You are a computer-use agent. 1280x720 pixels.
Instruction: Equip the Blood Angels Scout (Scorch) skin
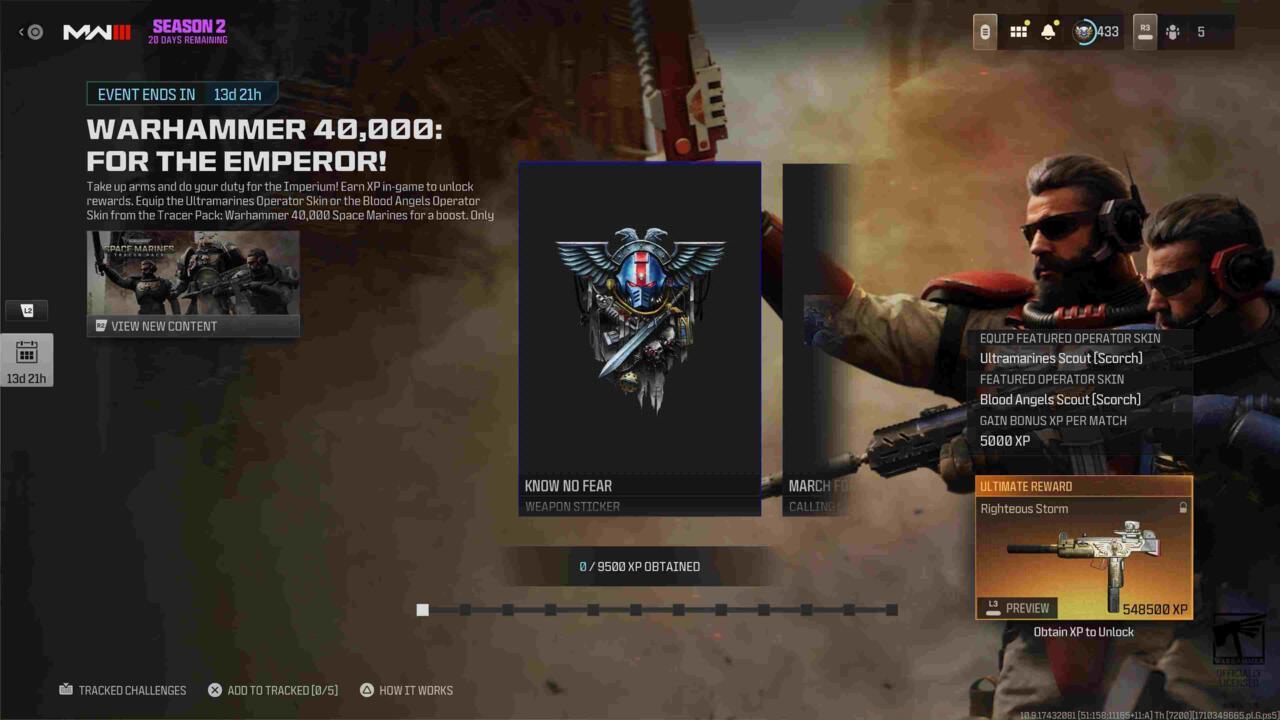[x=1061, y=399]
